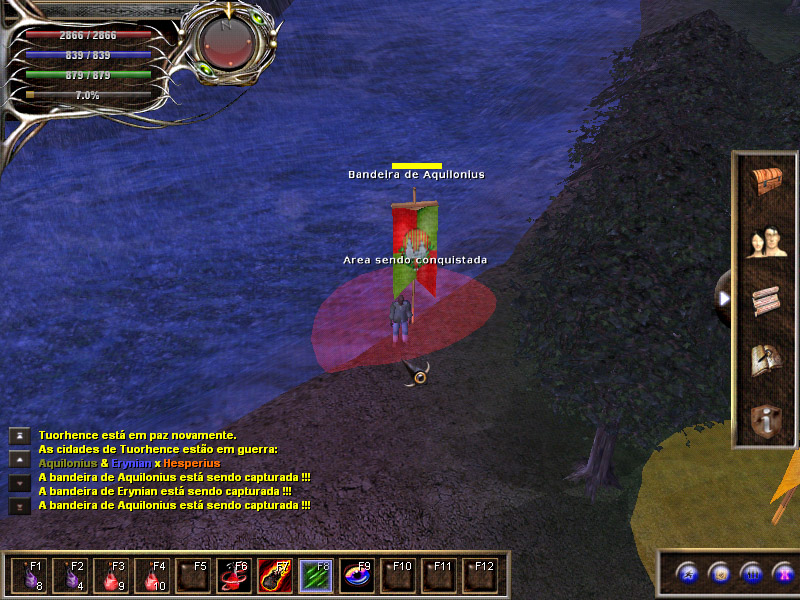
Task: Collapse the side panel with the arrow
Action: 724,298
